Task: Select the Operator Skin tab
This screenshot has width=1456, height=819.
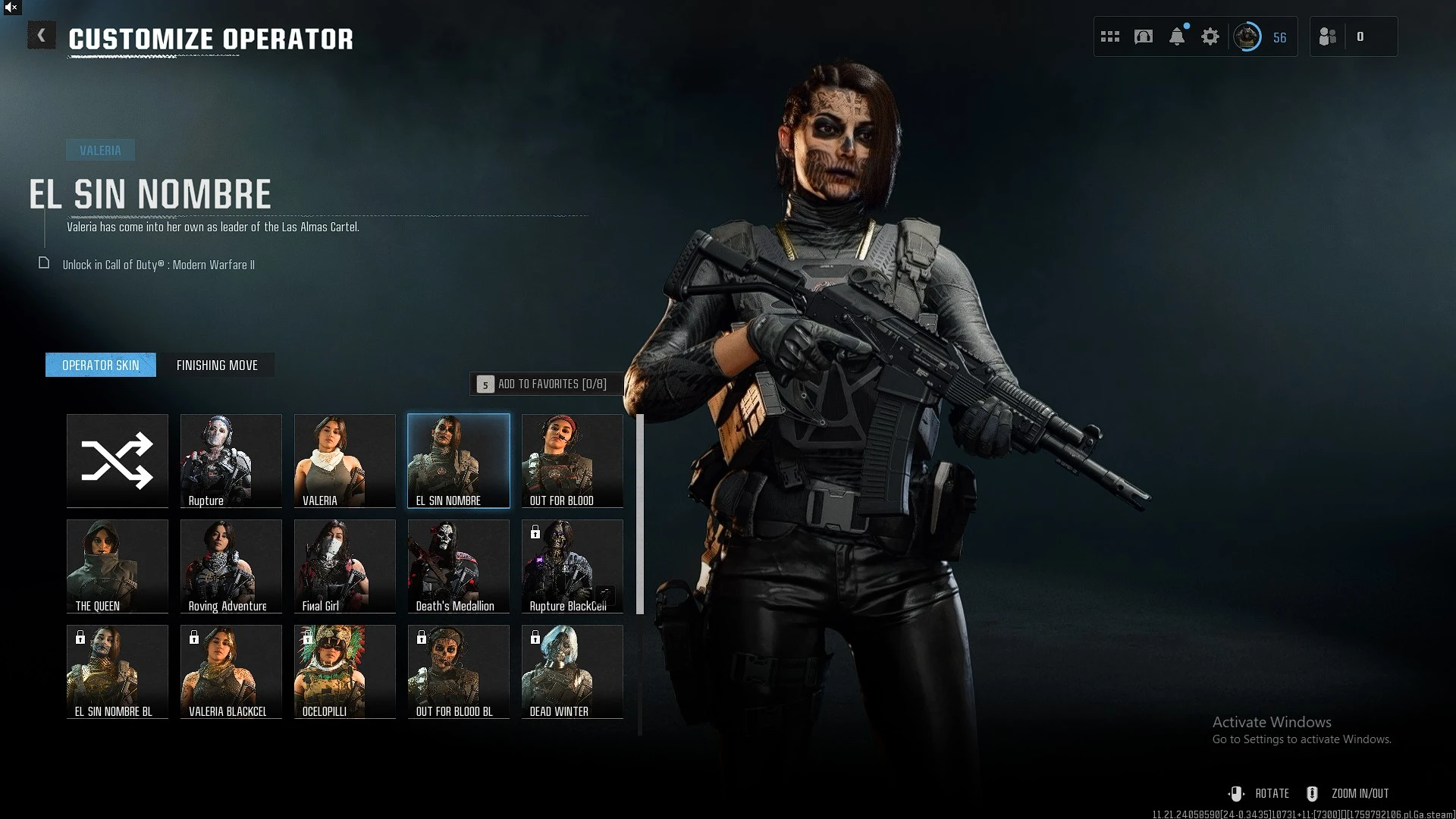Action: 101,366
